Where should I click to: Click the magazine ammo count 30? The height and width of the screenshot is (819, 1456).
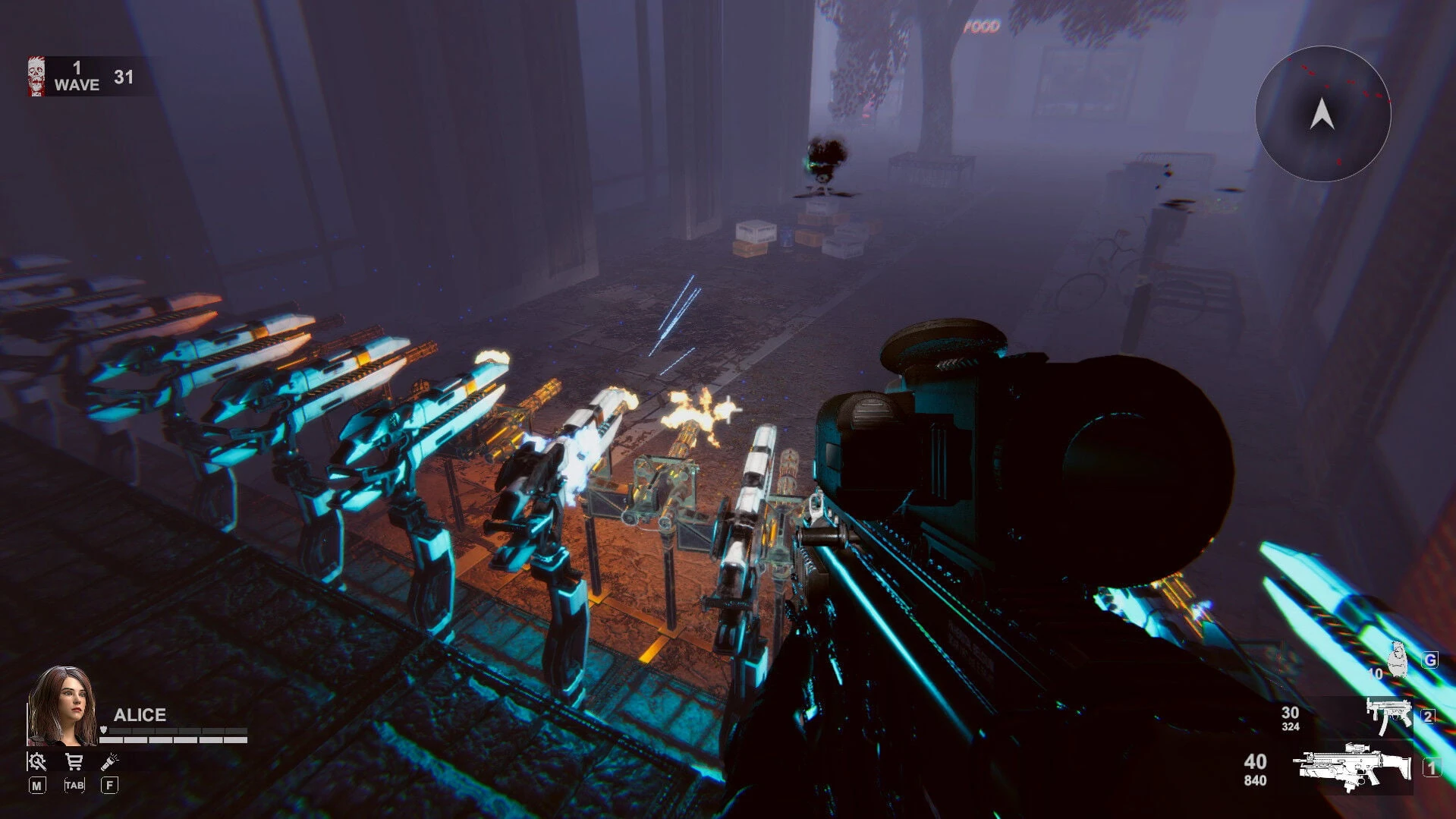point(1291,713)
